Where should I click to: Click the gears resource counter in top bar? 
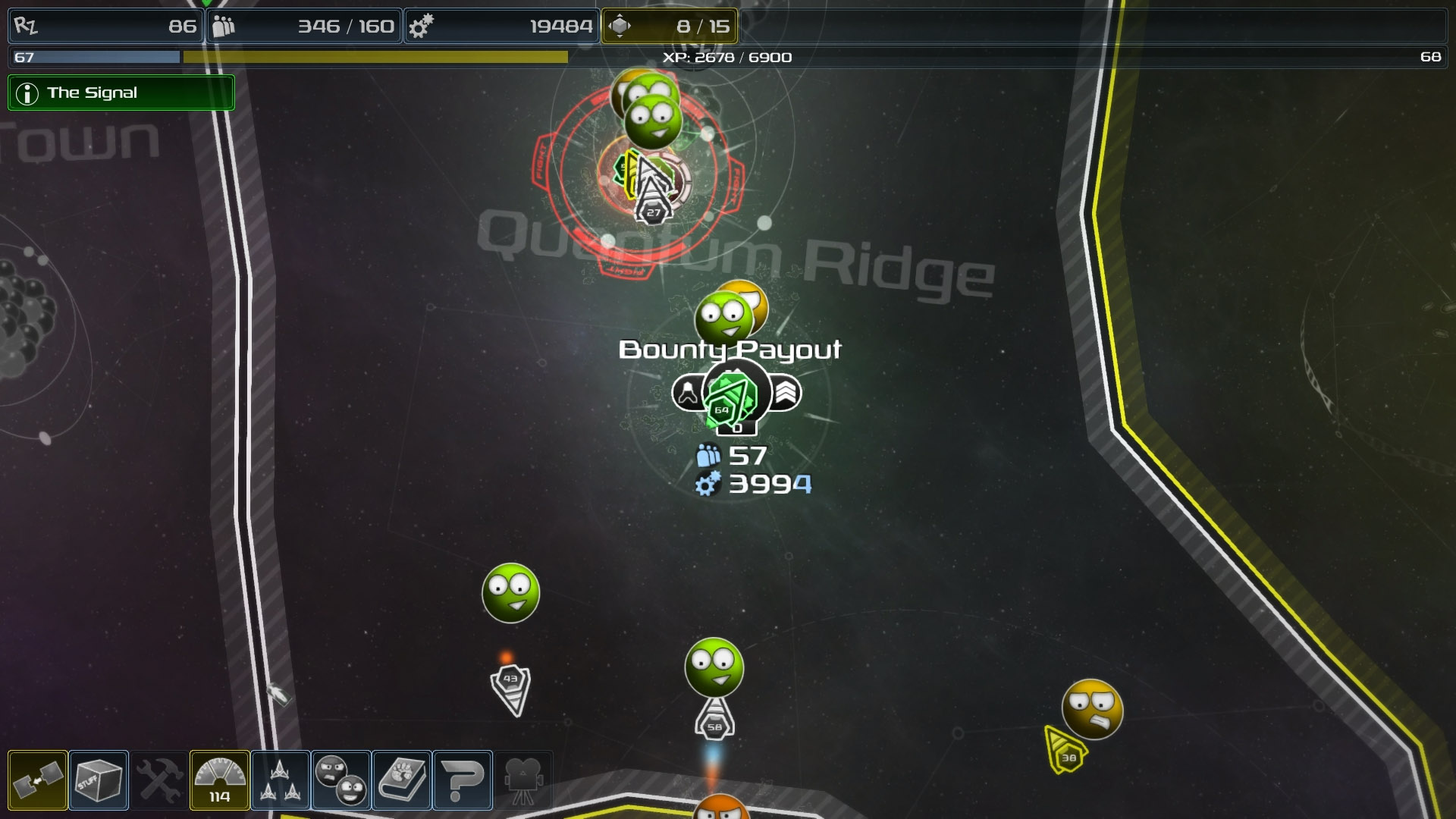coord(500,26)
